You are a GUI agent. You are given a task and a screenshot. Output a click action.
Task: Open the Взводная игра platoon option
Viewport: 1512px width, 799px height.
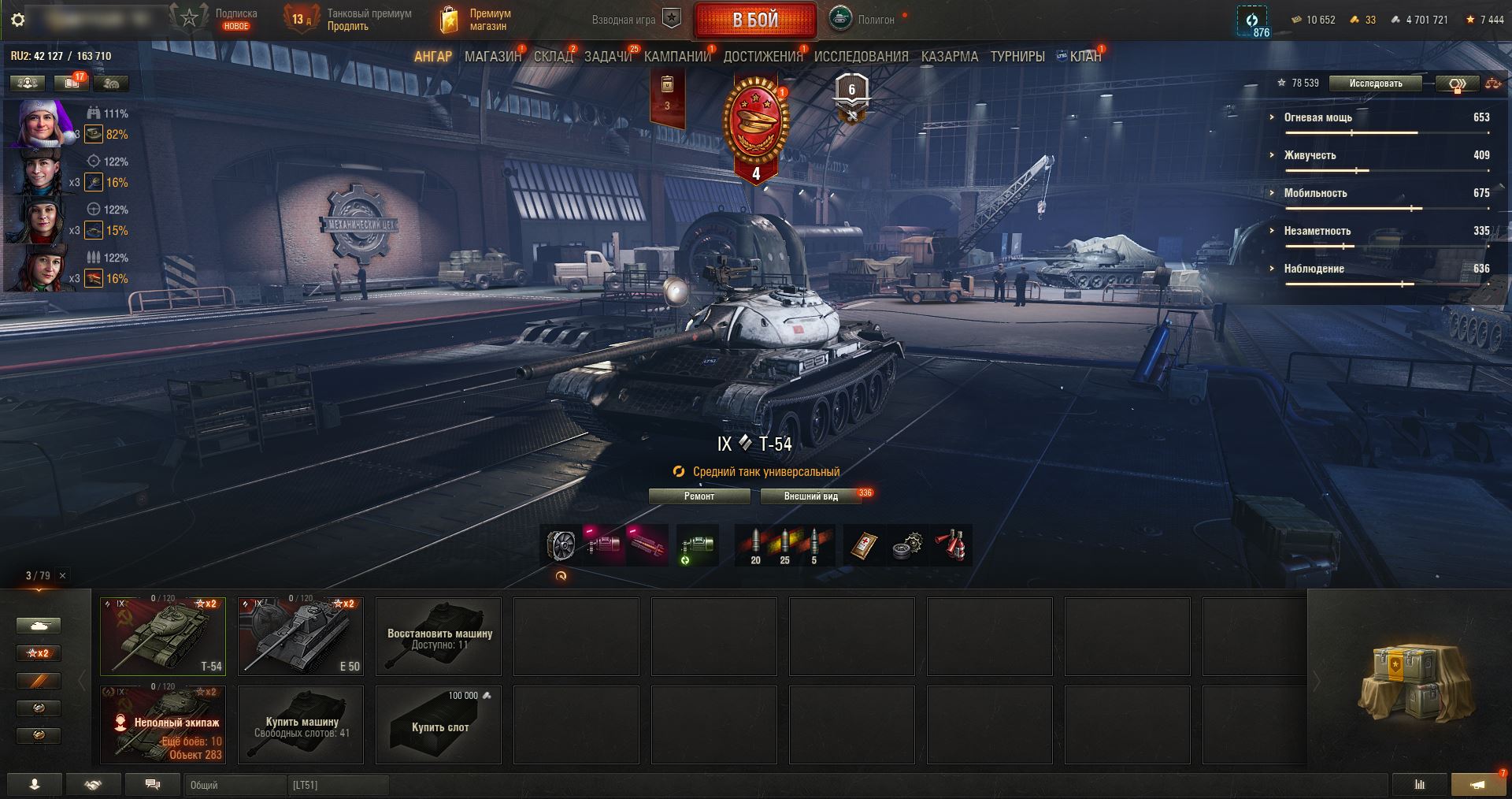tap(636, 20)
